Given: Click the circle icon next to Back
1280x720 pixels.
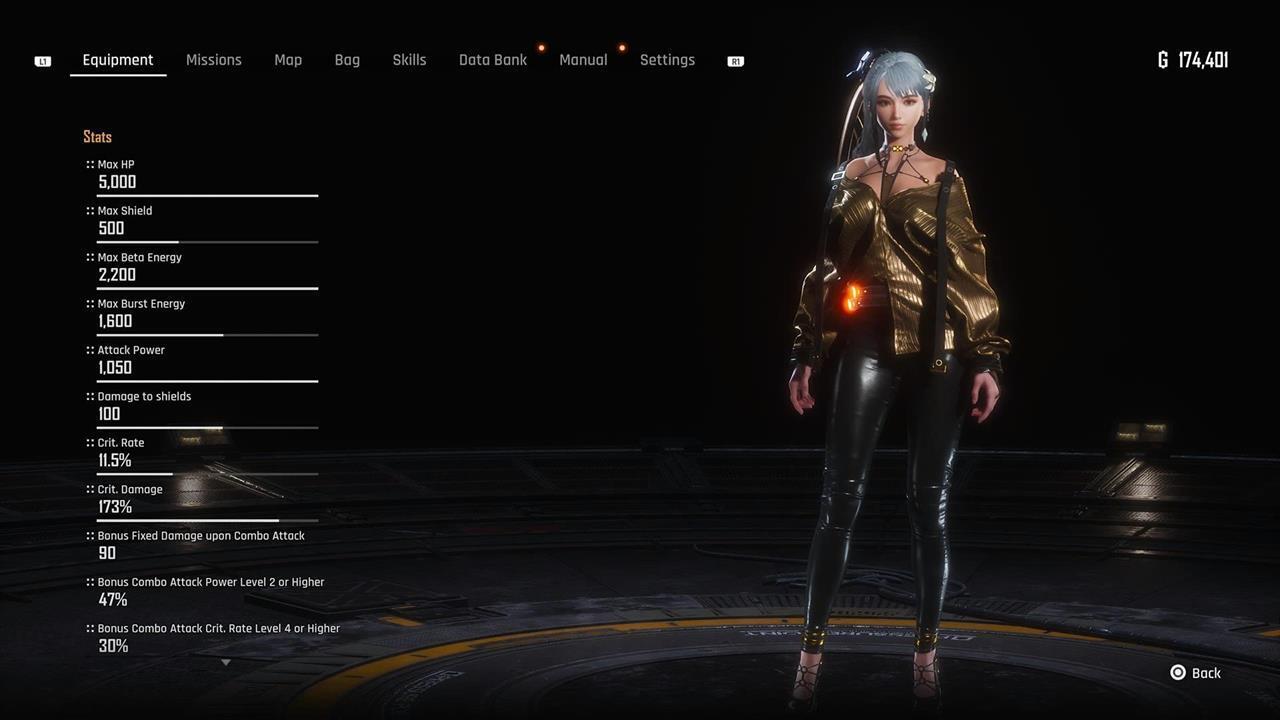Looking at the screenshot, I should [x=1176, y=673].
